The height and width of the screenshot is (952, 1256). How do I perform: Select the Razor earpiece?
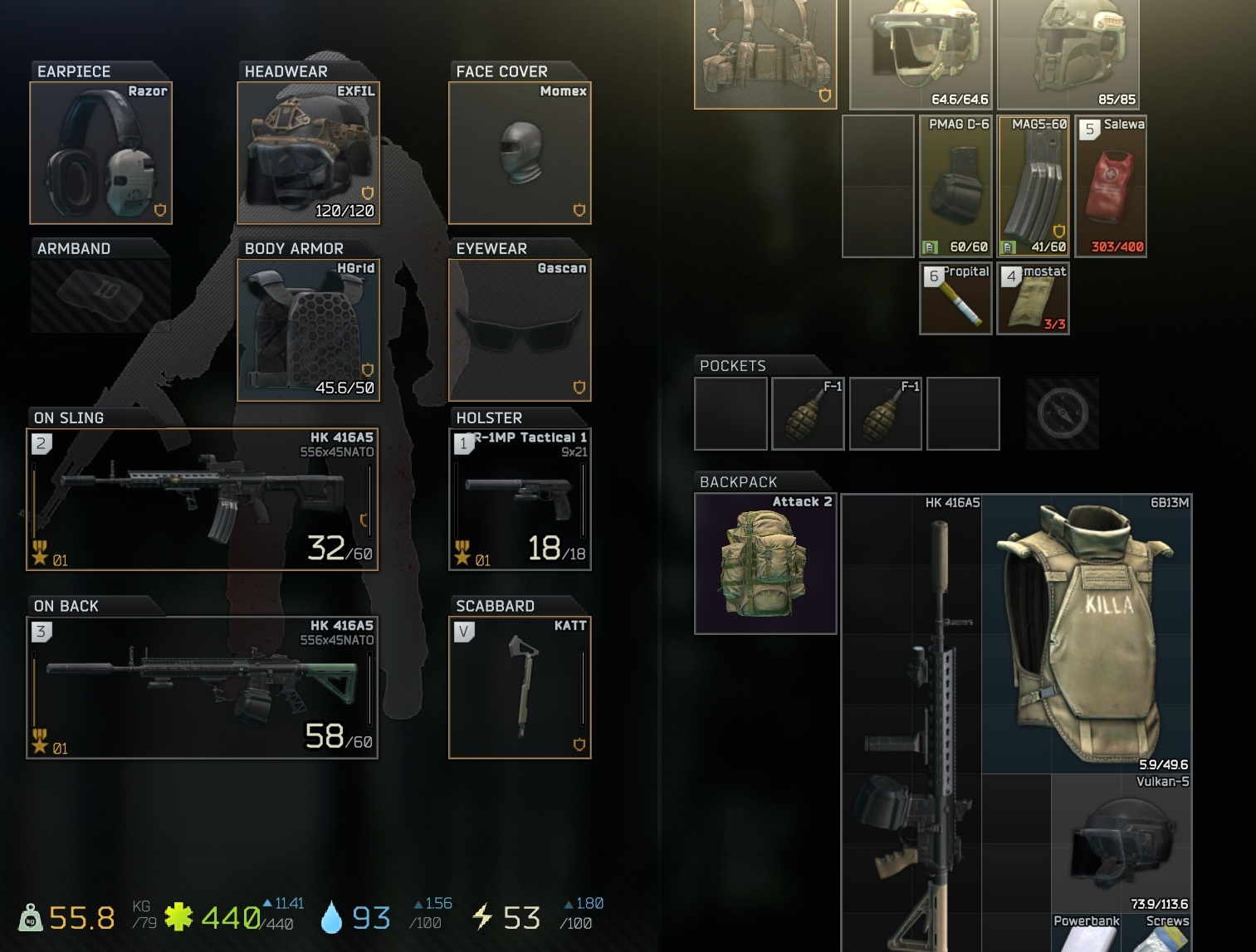click(100, 154)
